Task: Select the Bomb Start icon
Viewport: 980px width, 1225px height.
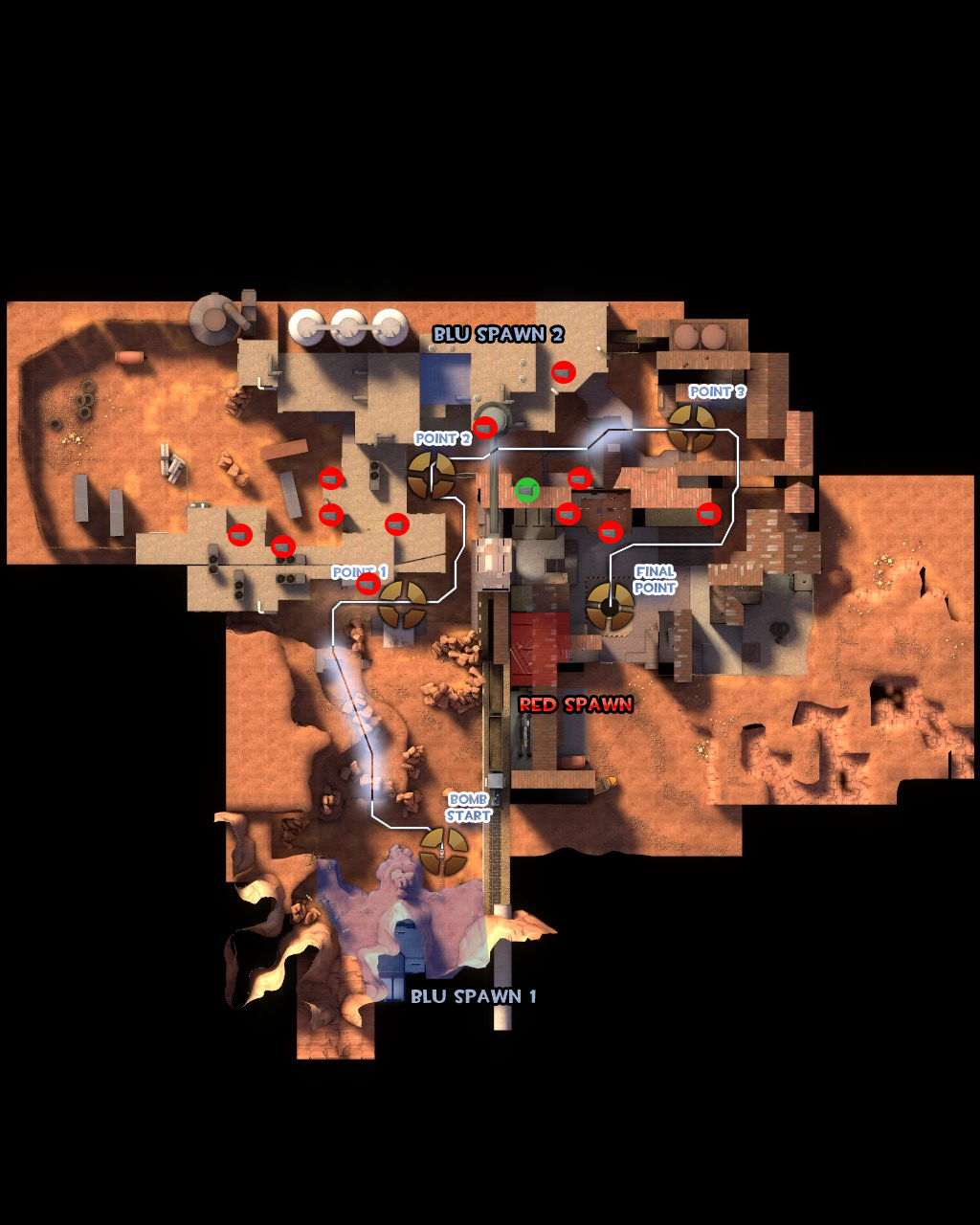Action: (x=444, y=851)
